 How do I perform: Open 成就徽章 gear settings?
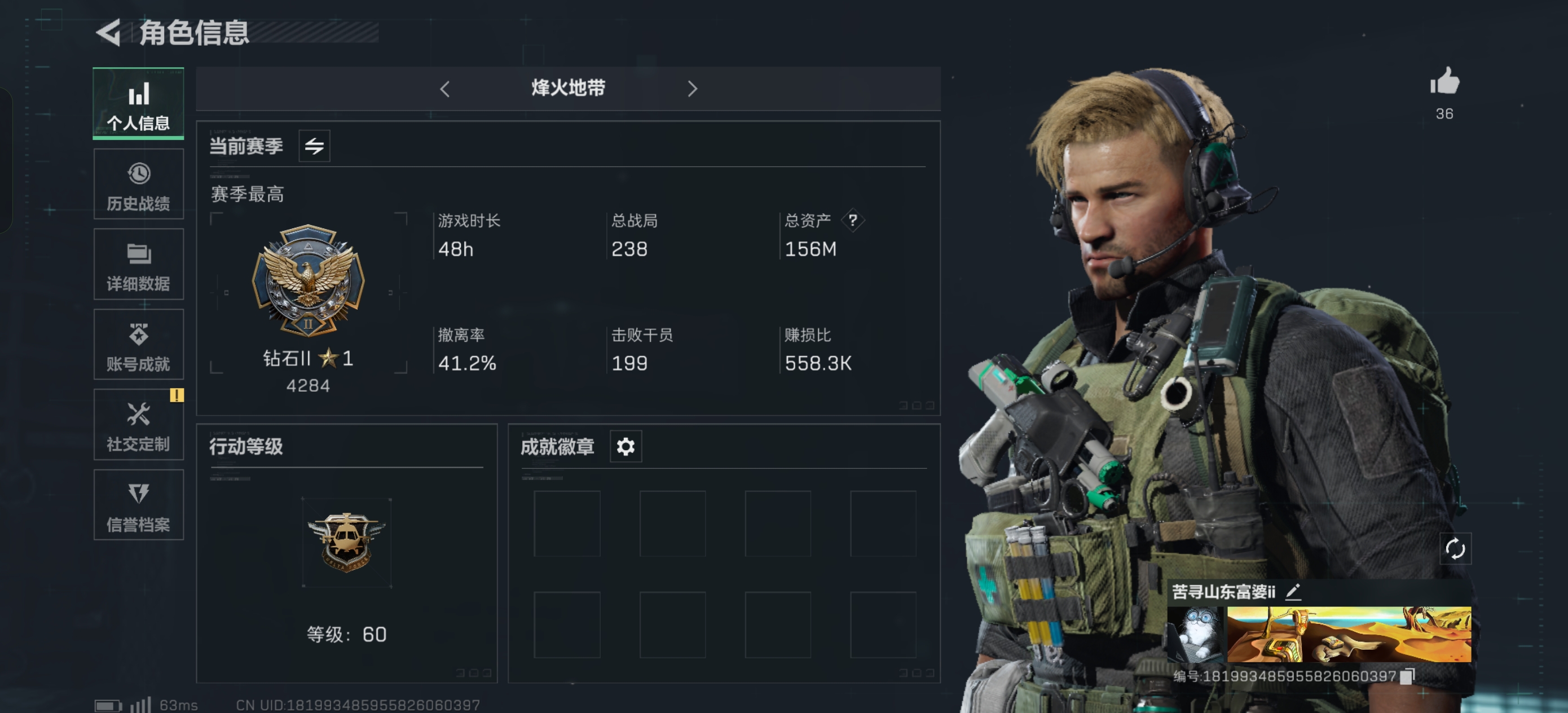click(x=626, y=447)
